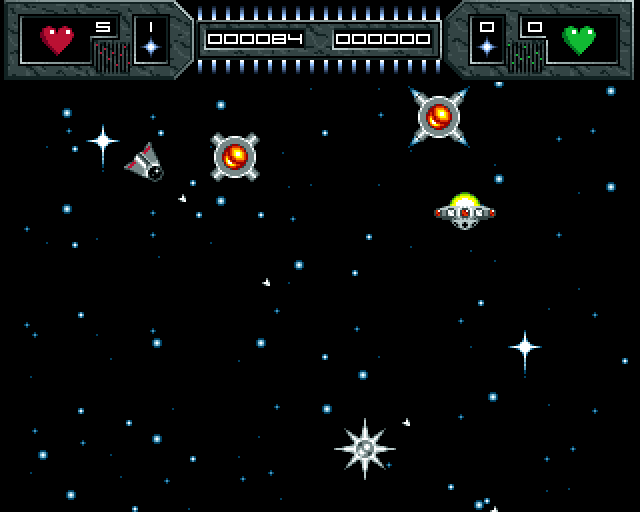Click player one's red heart icon
This screenshot has width=640, height=512.
(x=57, y=40)
